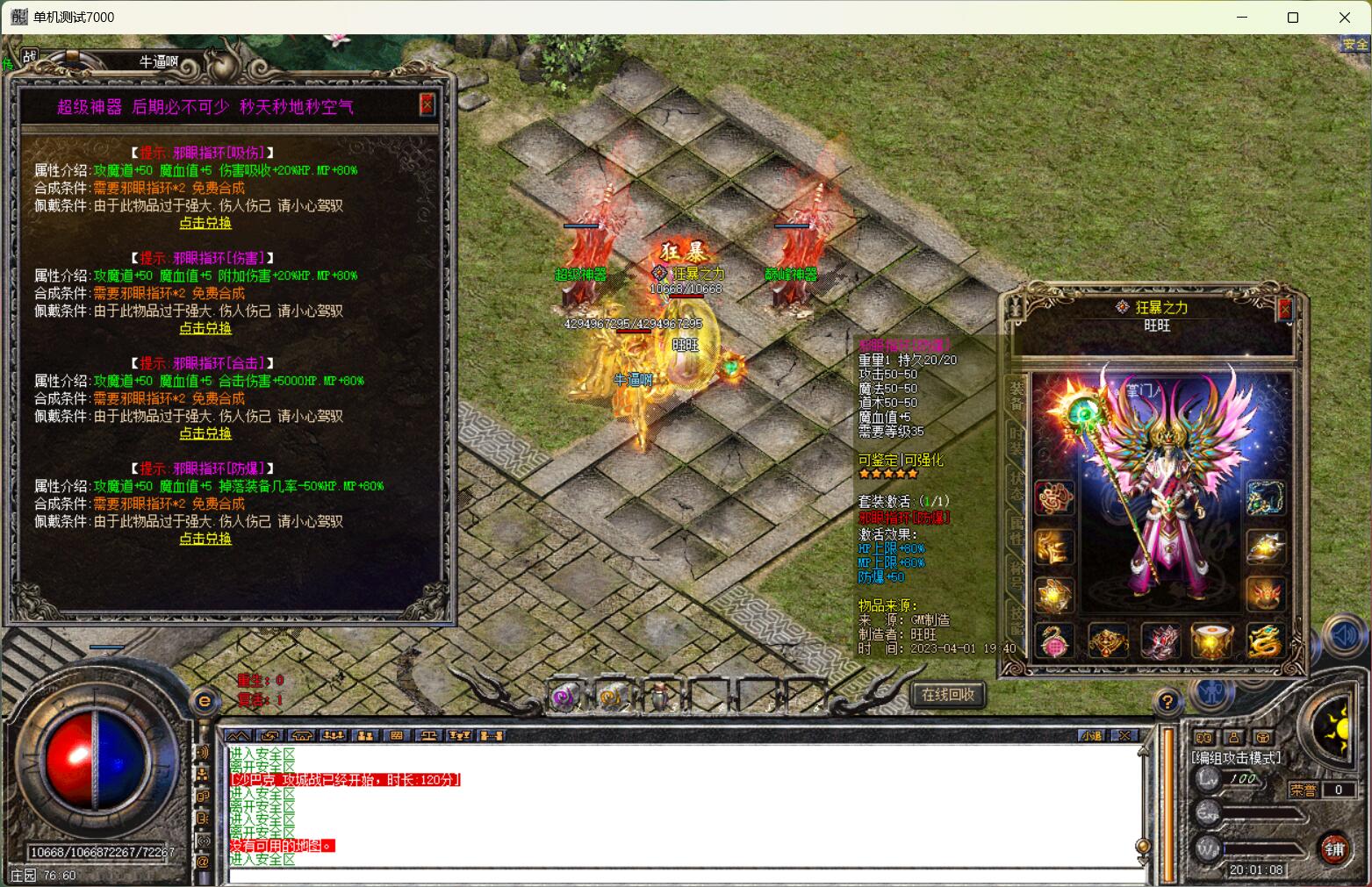
Task: Select the gold drum equipment slot
Action: (1212, 642)
